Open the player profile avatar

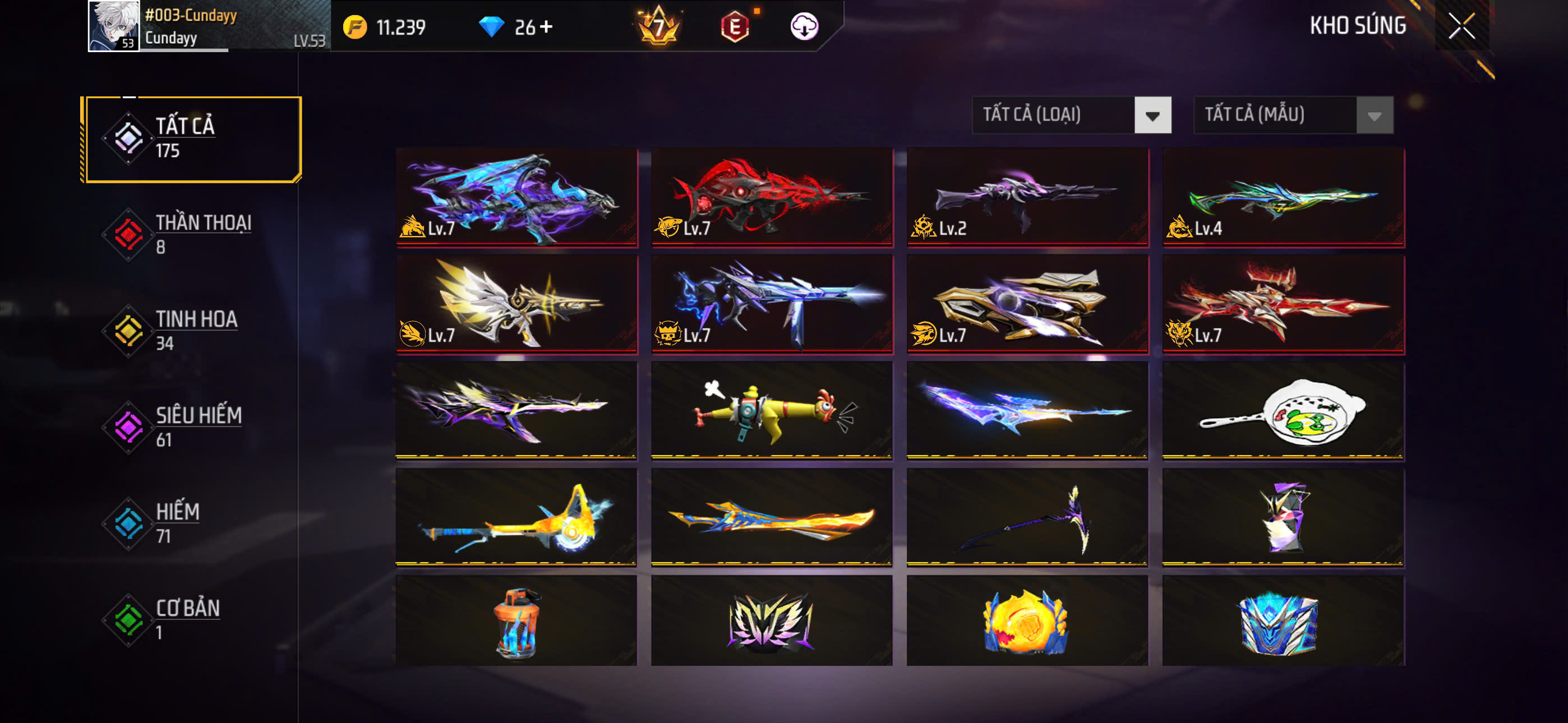tap(113, 26)
